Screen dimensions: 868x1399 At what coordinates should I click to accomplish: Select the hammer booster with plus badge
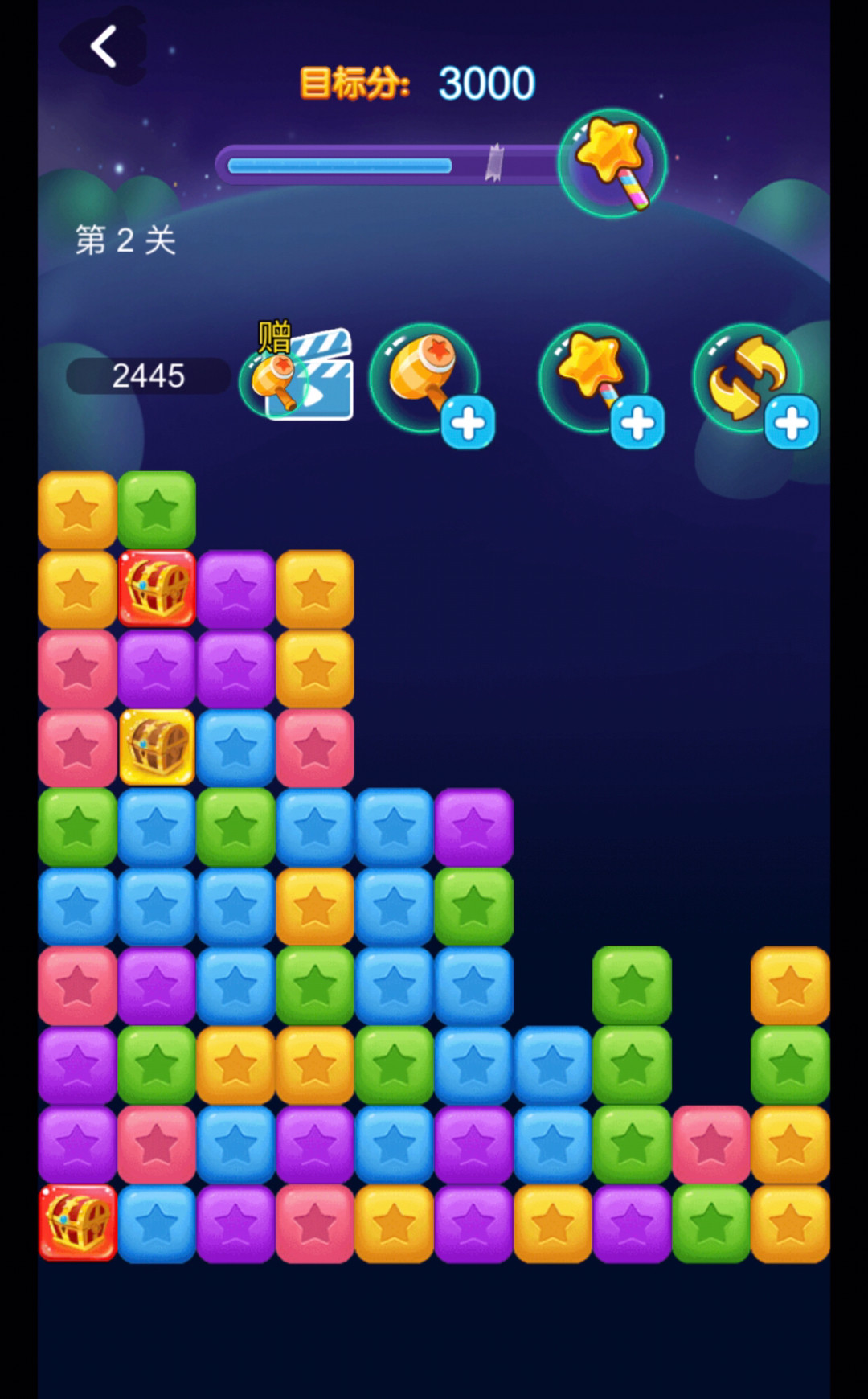click(426, 378)
